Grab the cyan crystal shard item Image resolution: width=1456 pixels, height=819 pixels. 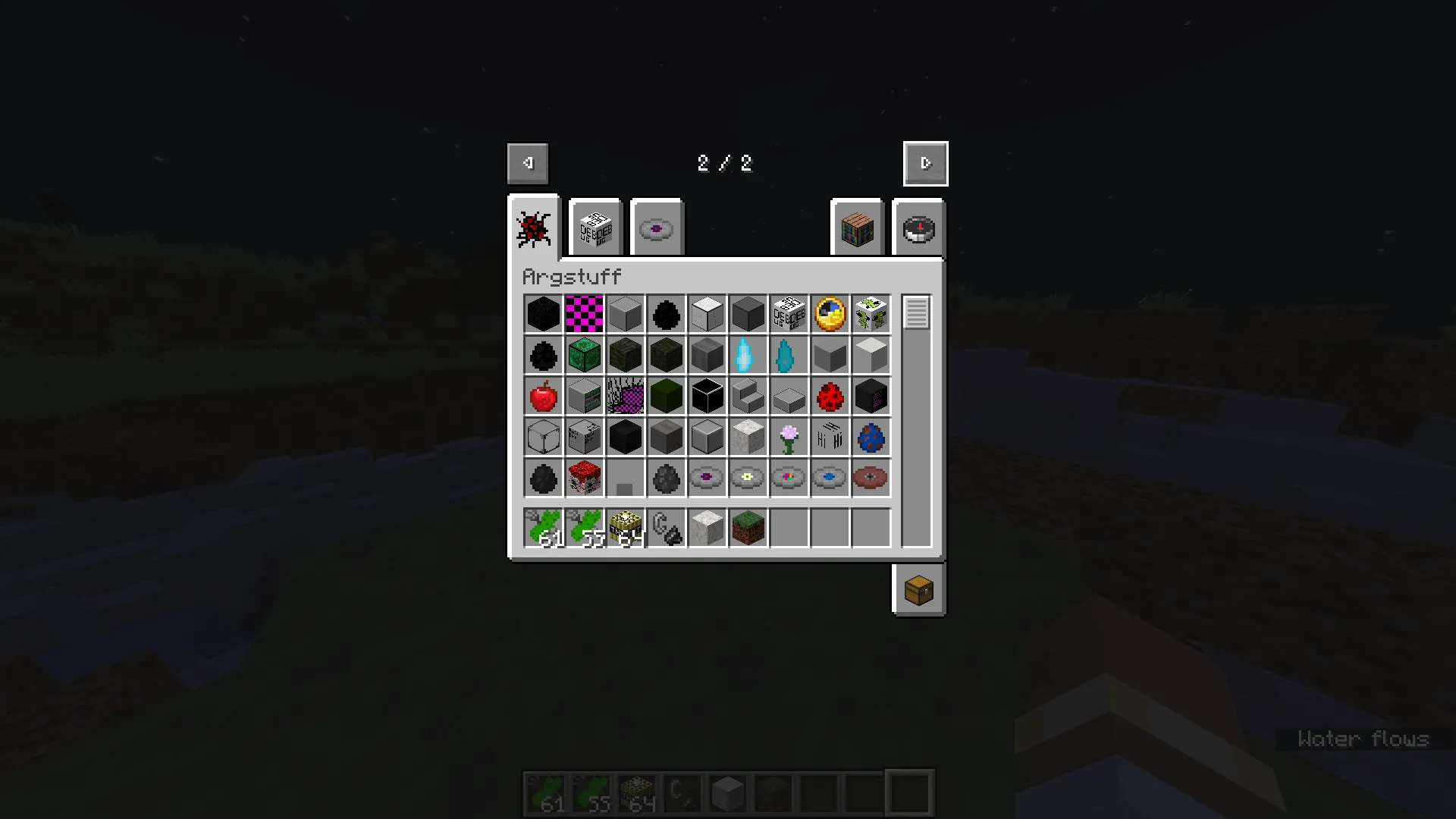tap(748, 355)
